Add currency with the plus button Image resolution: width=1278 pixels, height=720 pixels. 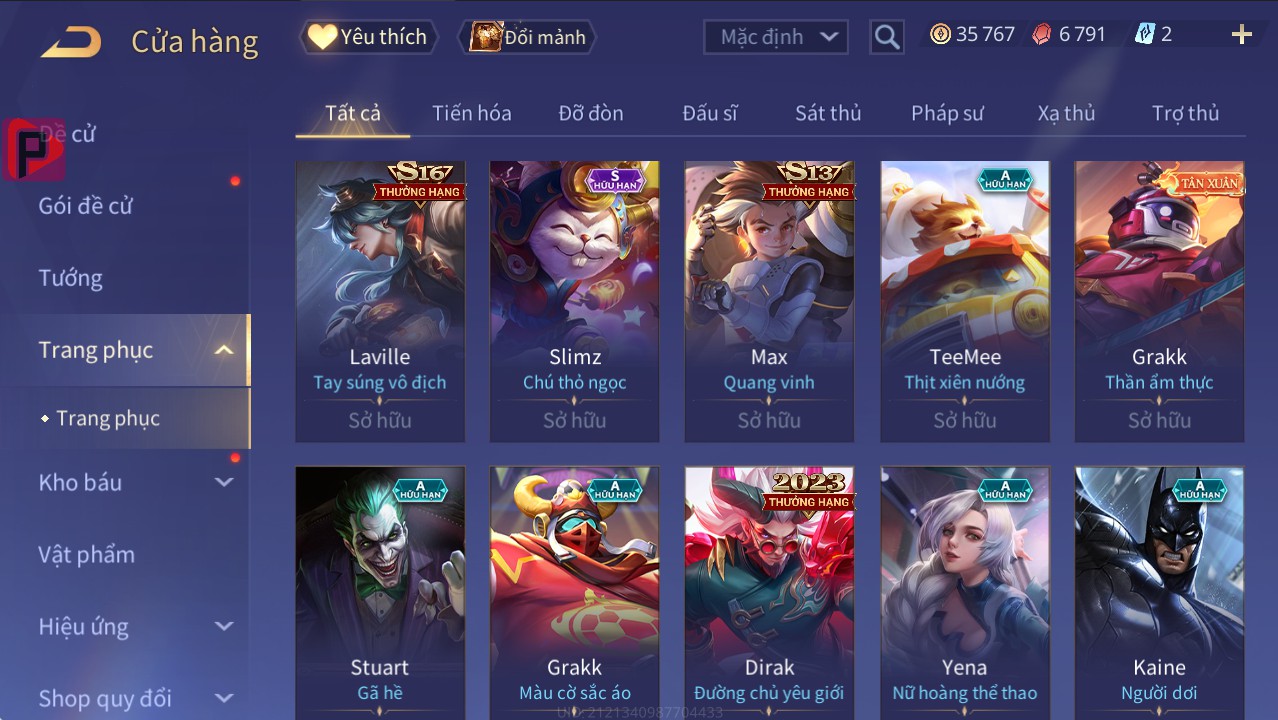[x=1241, y=35]
